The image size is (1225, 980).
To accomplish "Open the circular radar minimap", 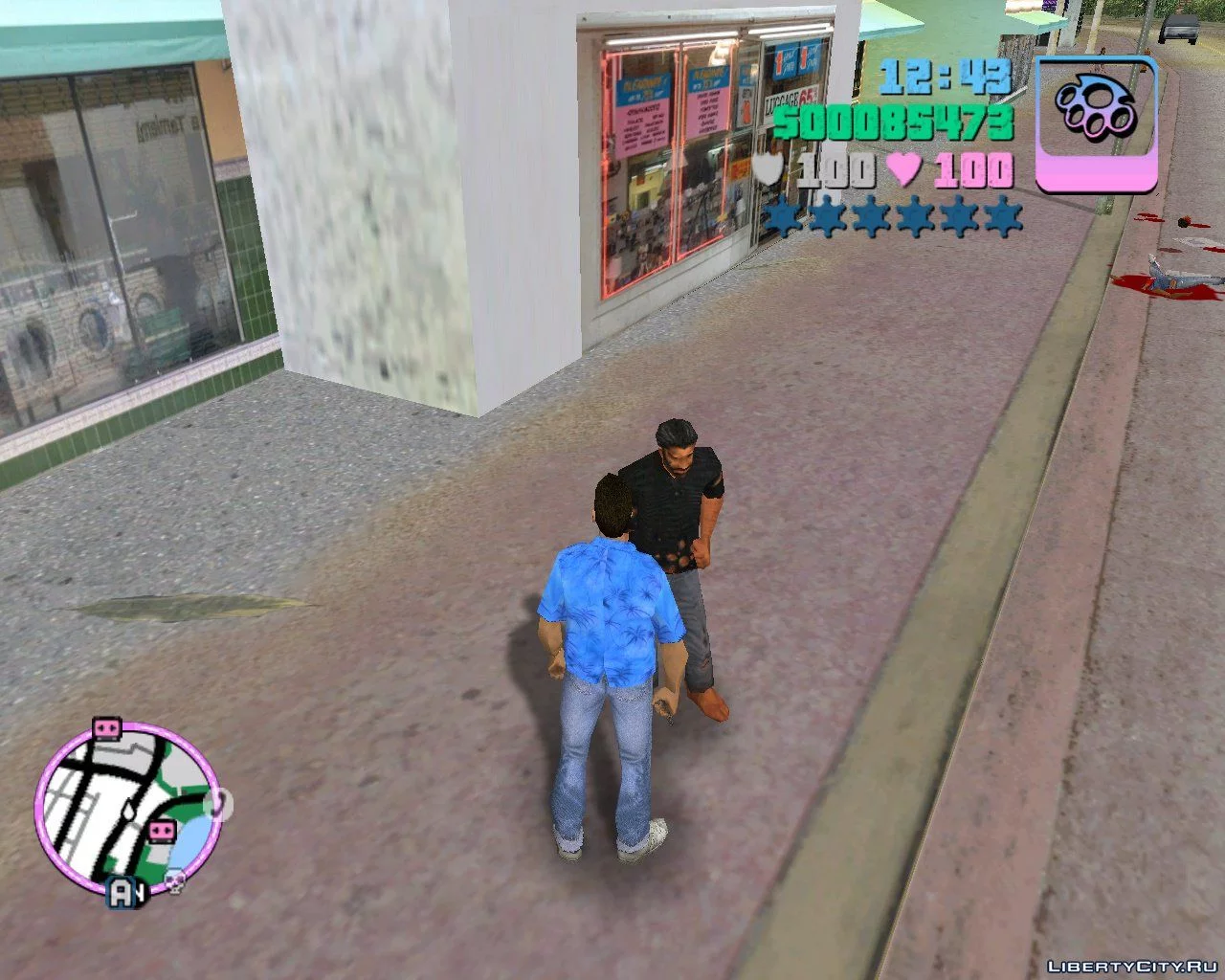I will [x=127, y=811].
